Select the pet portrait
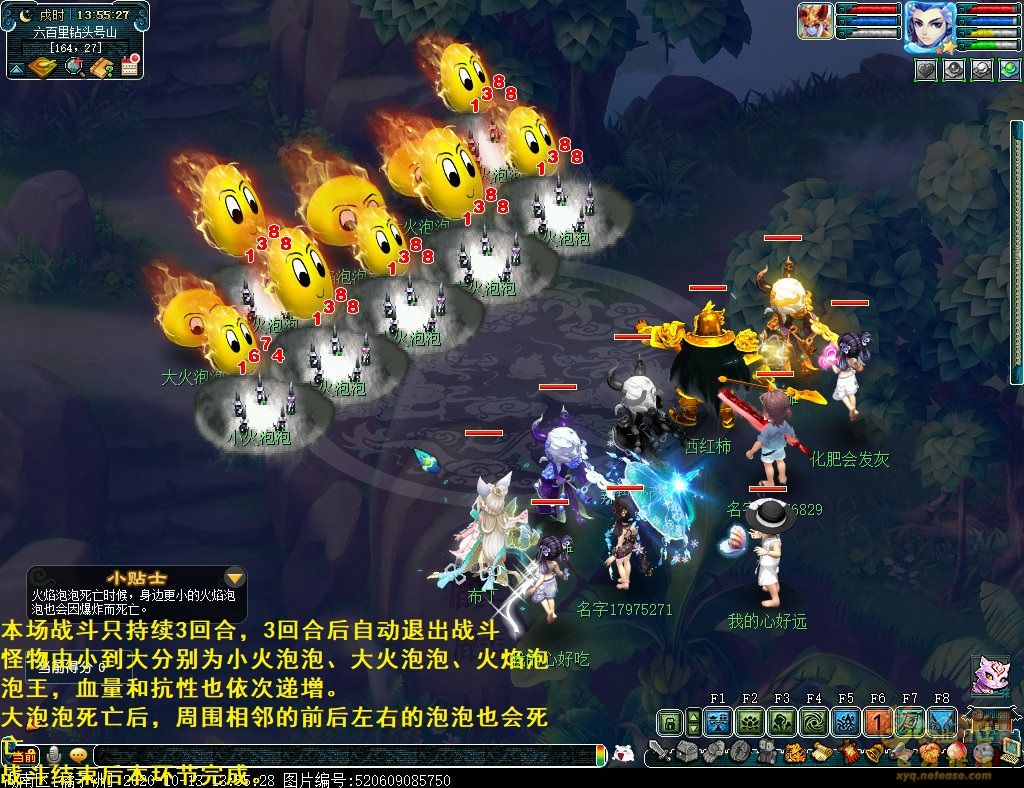Screen dimensions: 1024x788 815,21
